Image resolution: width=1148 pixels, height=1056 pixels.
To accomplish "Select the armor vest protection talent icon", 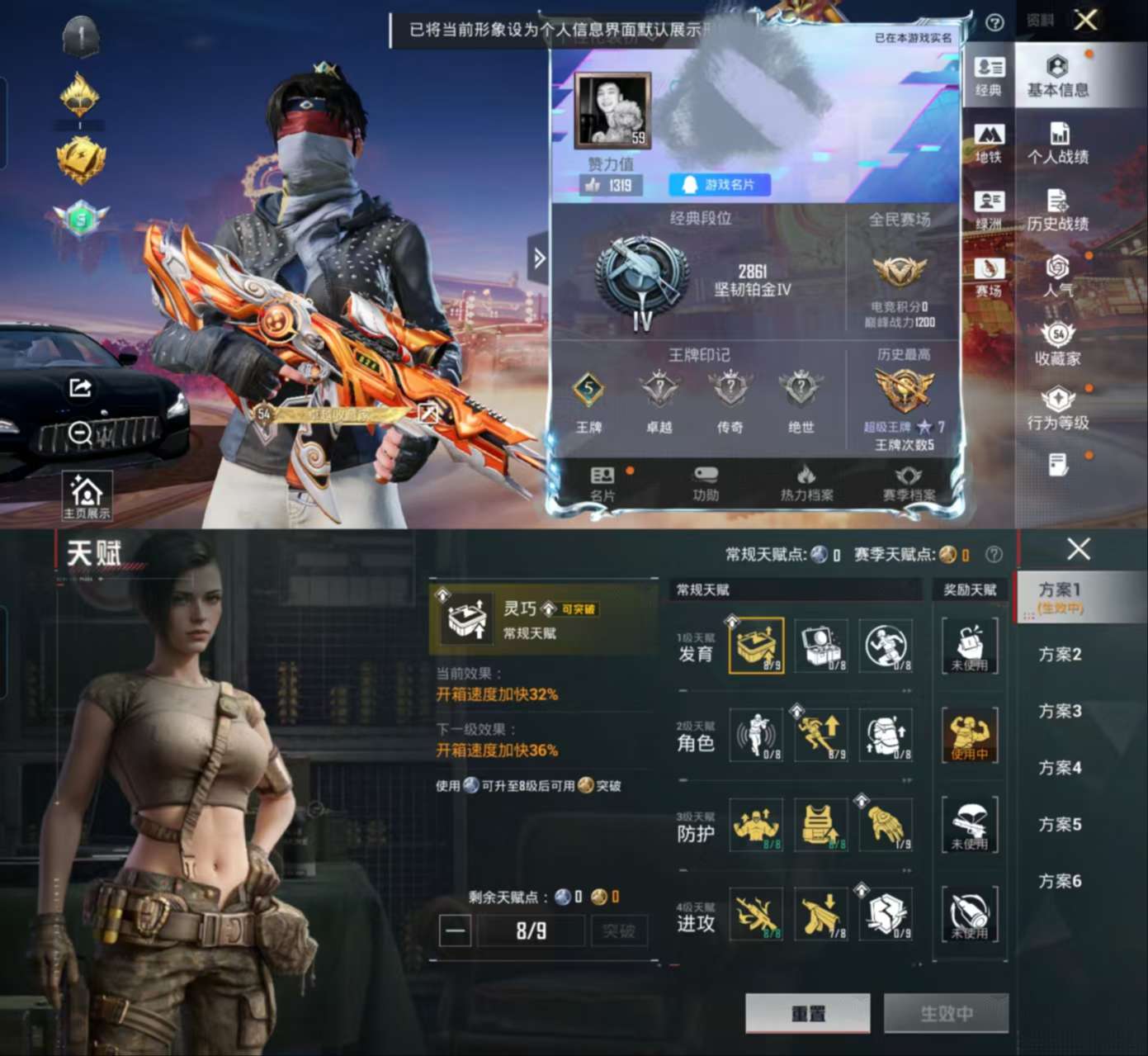I will [x=820, y=824].
